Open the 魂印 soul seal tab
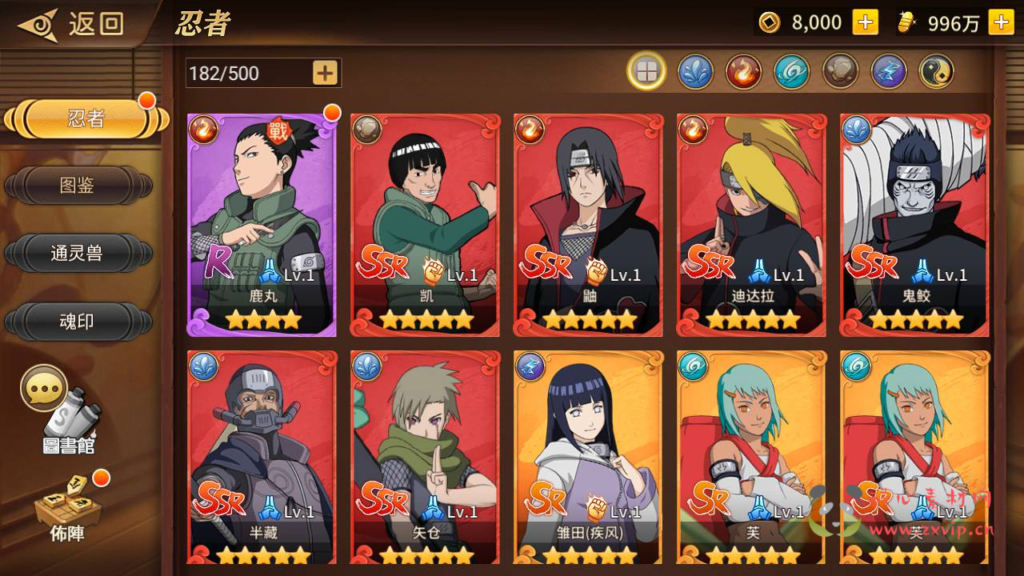Viewport: 1024px width, 576px height. (x=78, y=320)
